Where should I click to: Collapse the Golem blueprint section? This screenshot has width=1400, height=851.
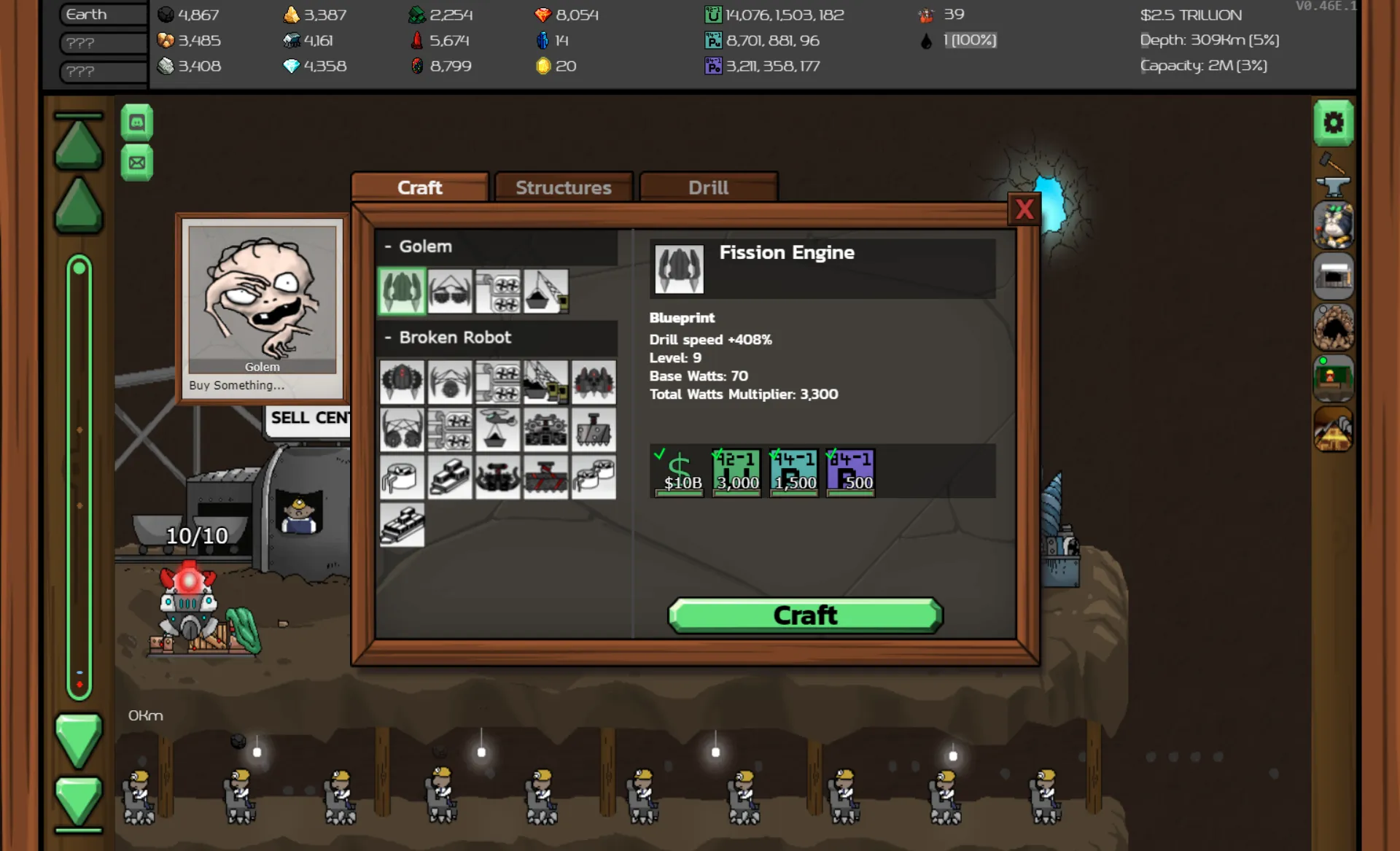click(x=388, y=246)
